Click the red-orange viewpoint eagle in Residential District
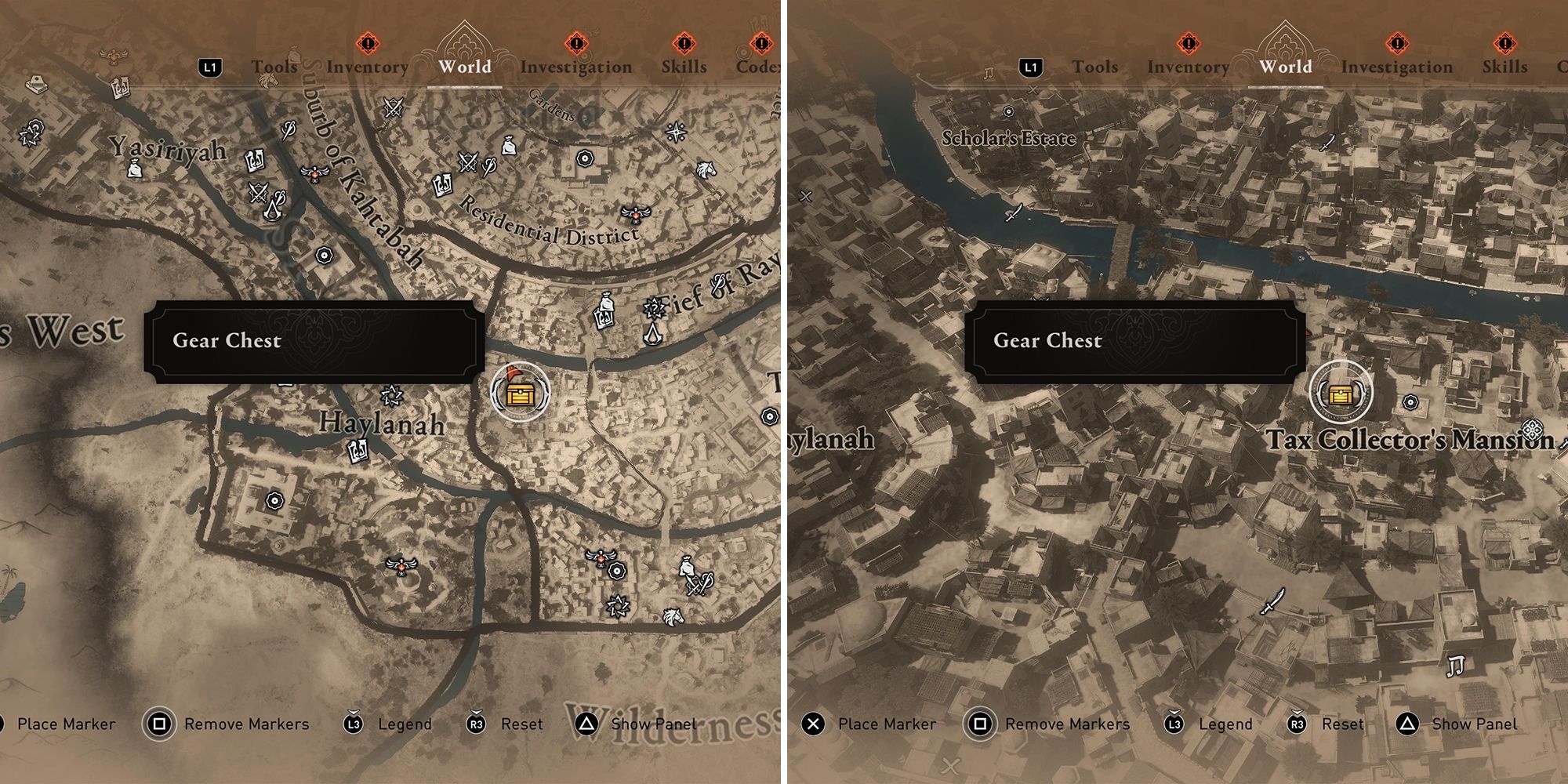 pyautogui.click(x=635, y=215)
